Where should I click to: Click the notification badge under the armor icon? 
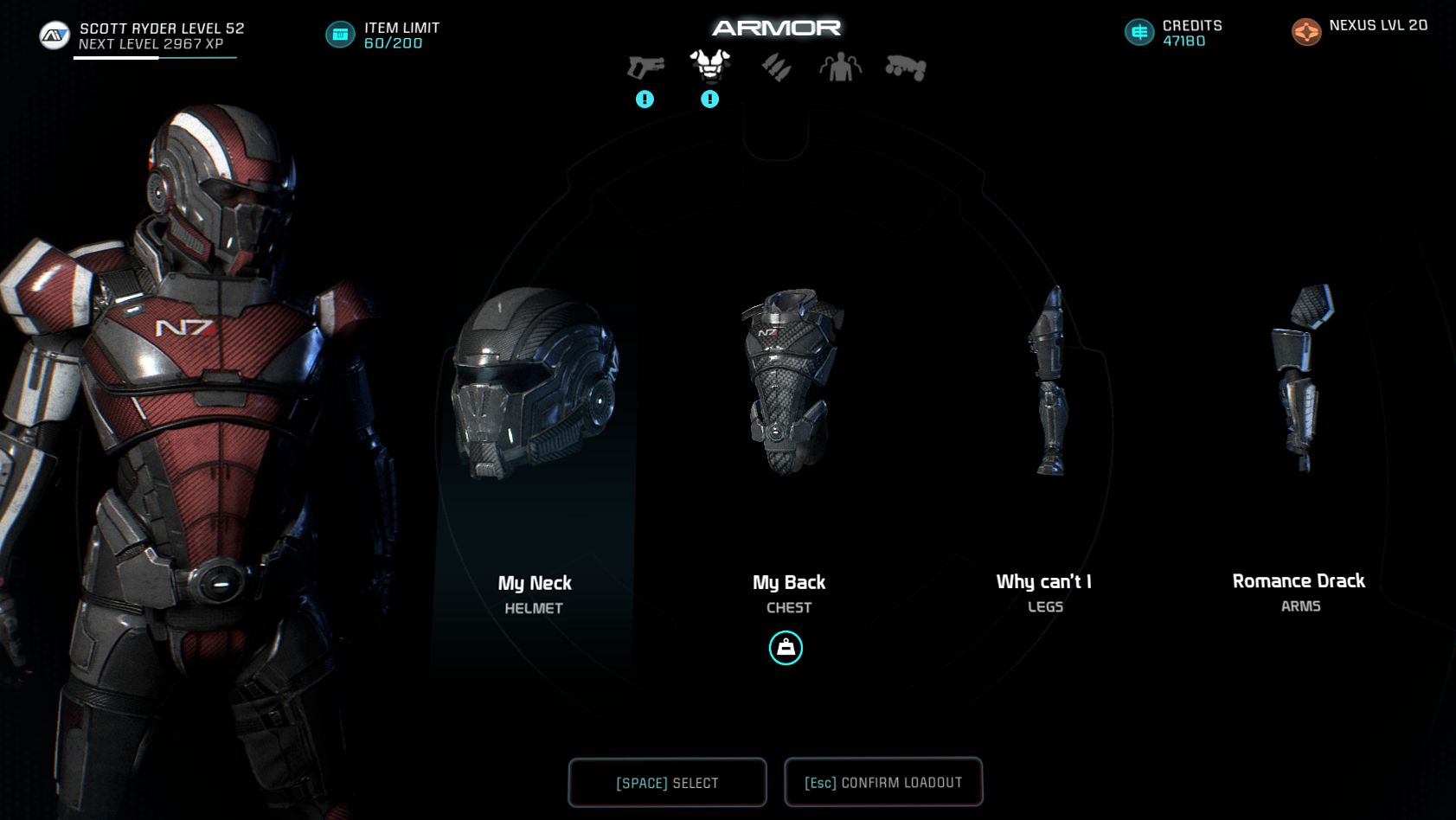point(709,99)
